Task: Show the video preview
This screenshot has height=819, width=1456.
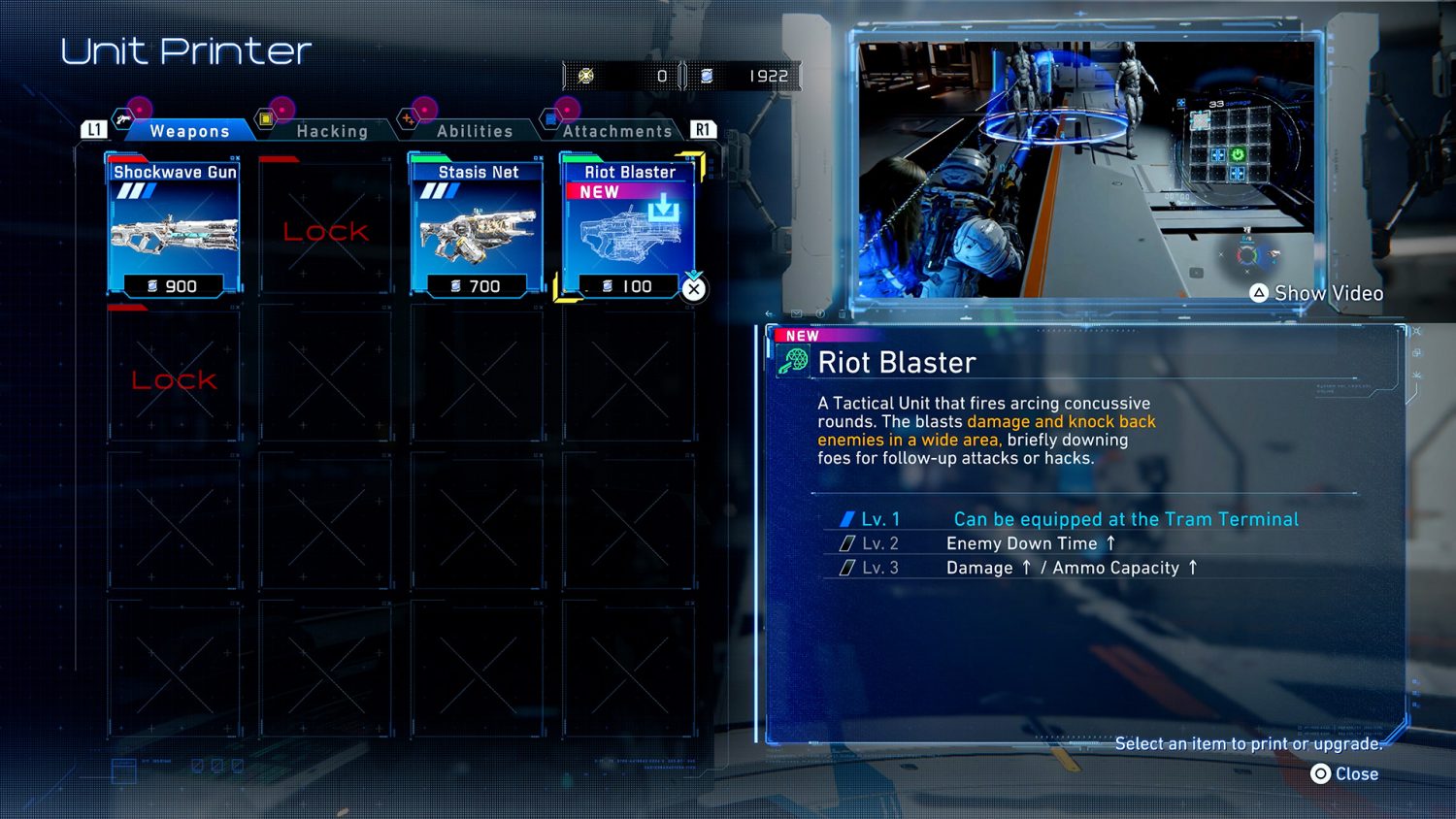Action: [x=1316, y=293]
